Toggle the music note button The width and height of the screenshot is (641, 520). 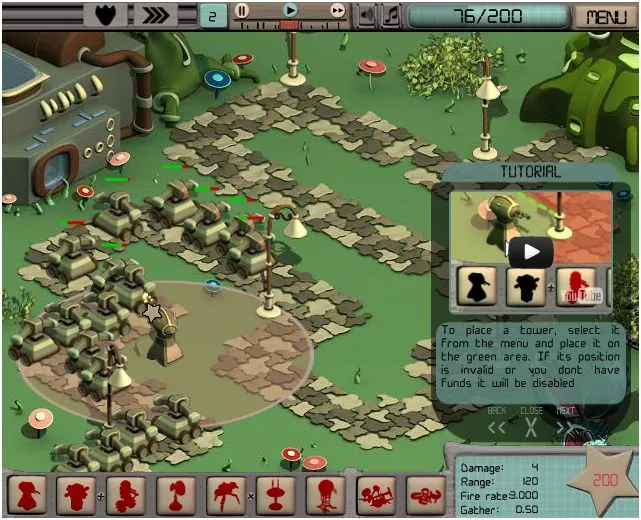pyautogui.click(x=391, y=15)
